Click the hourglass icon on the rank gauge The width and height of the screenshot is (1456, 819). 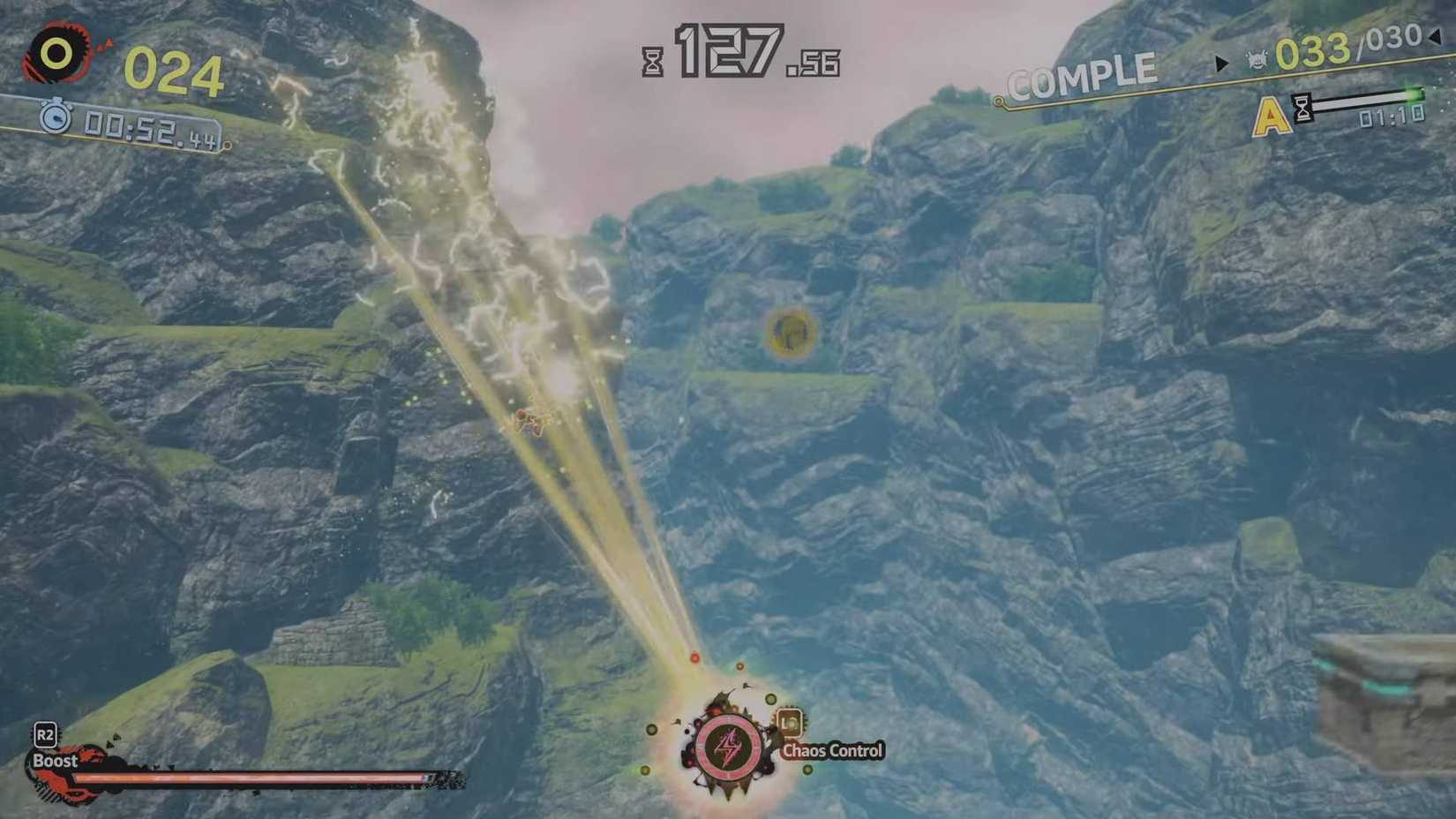coord(1302,108)
